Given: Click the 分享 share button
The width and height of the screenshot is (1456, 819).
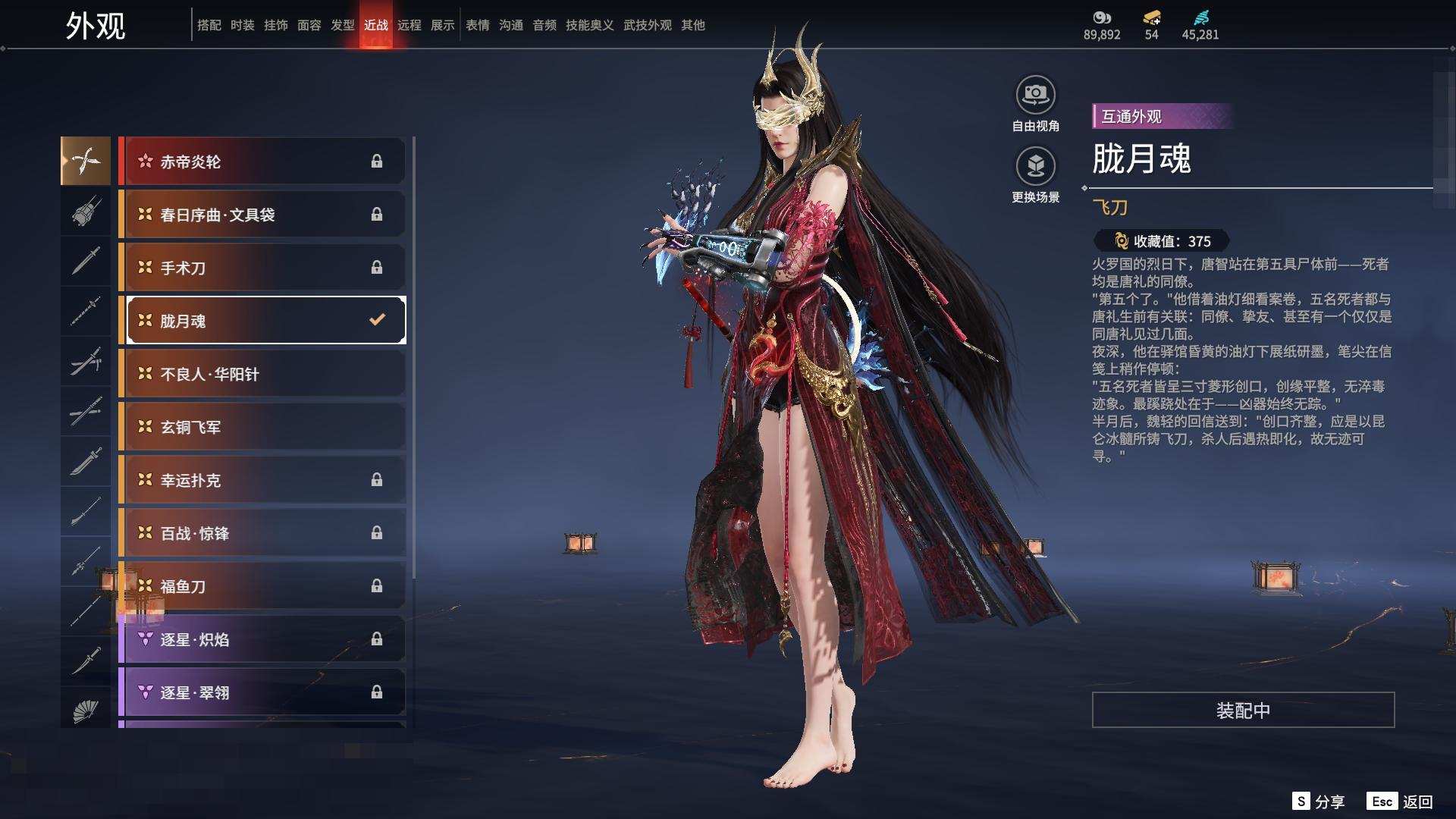Looking at the screenshot, I should 1319,802.
